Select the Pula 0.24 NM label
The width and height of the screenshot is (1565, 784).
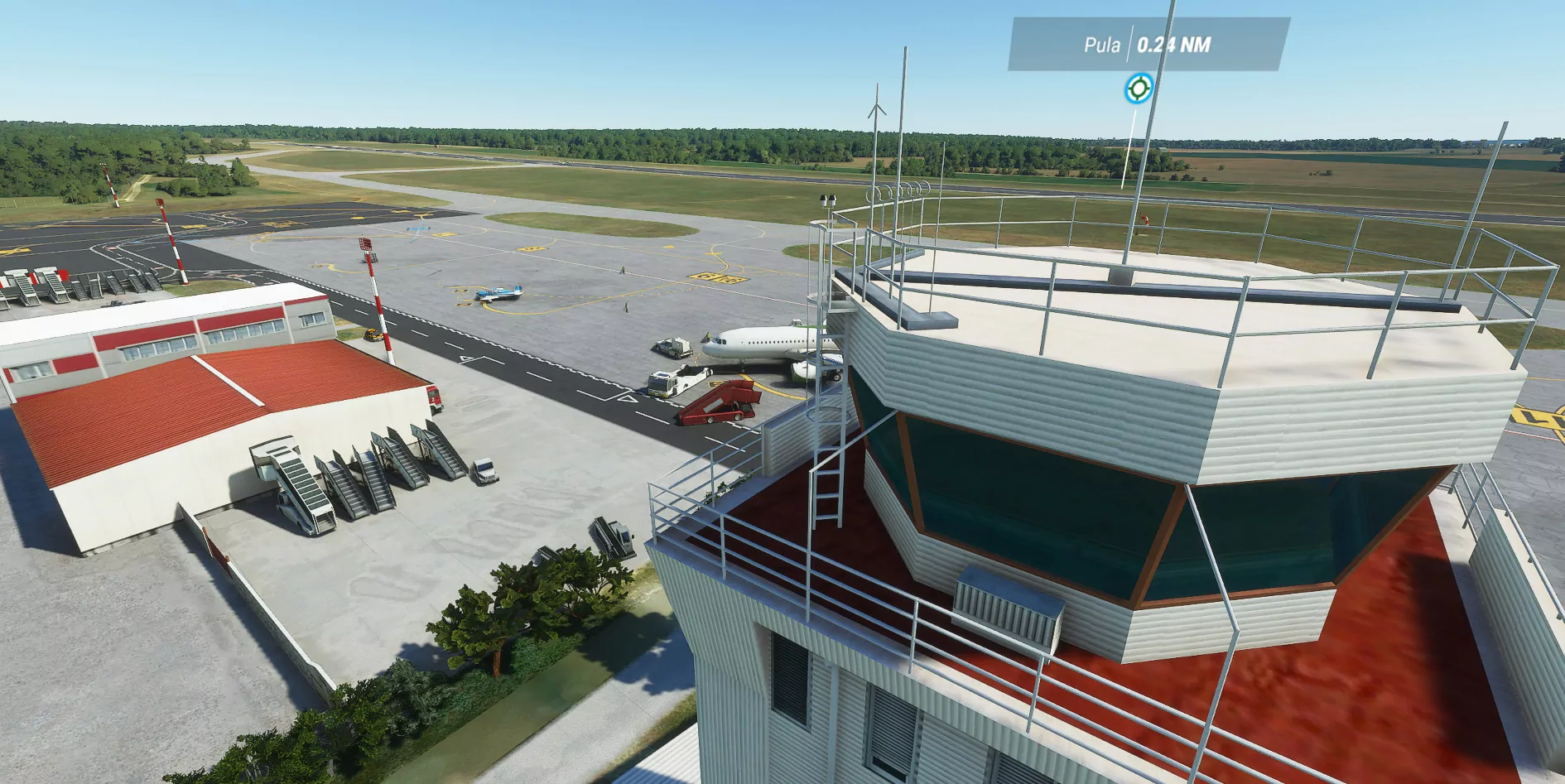click(x=1148, y=45)
